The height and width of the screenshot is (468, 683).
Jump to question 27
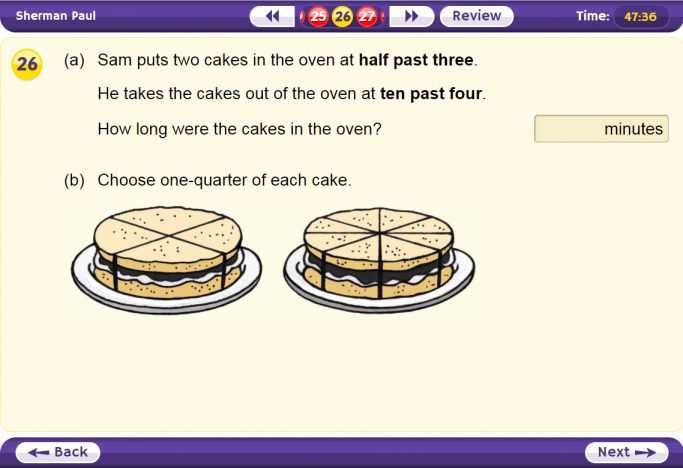tap(367, 16)
